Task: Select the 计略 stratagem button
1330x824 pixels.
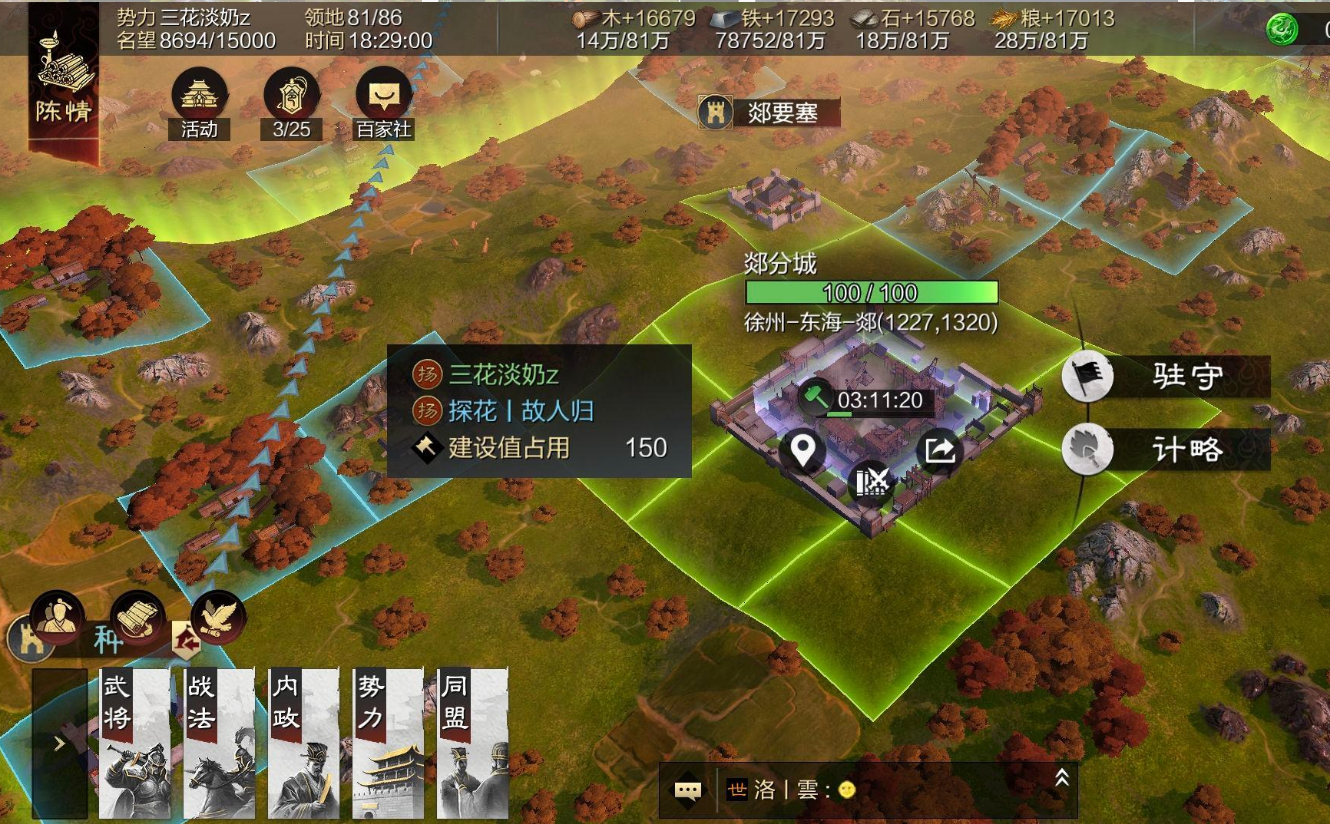Action: 1166,450
